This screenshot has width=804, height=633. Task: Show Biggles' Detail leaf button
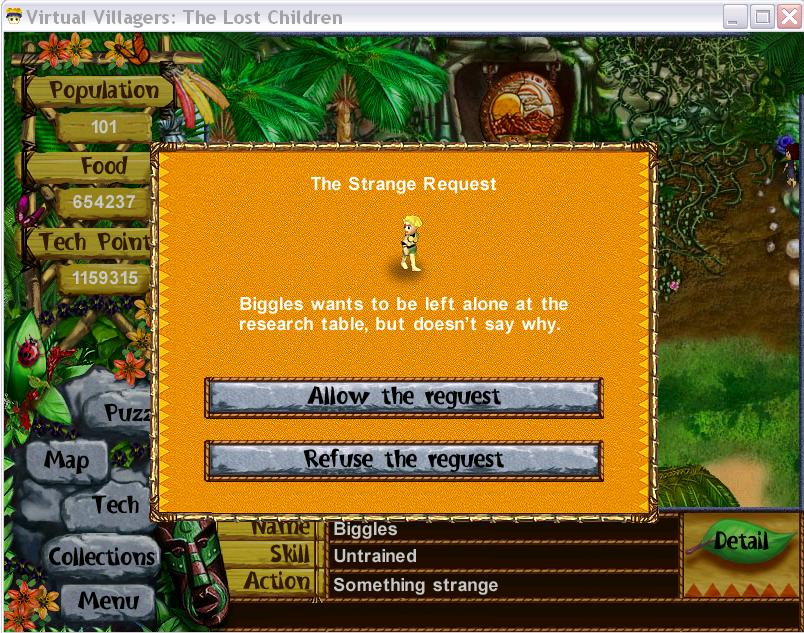click(740, 542)
